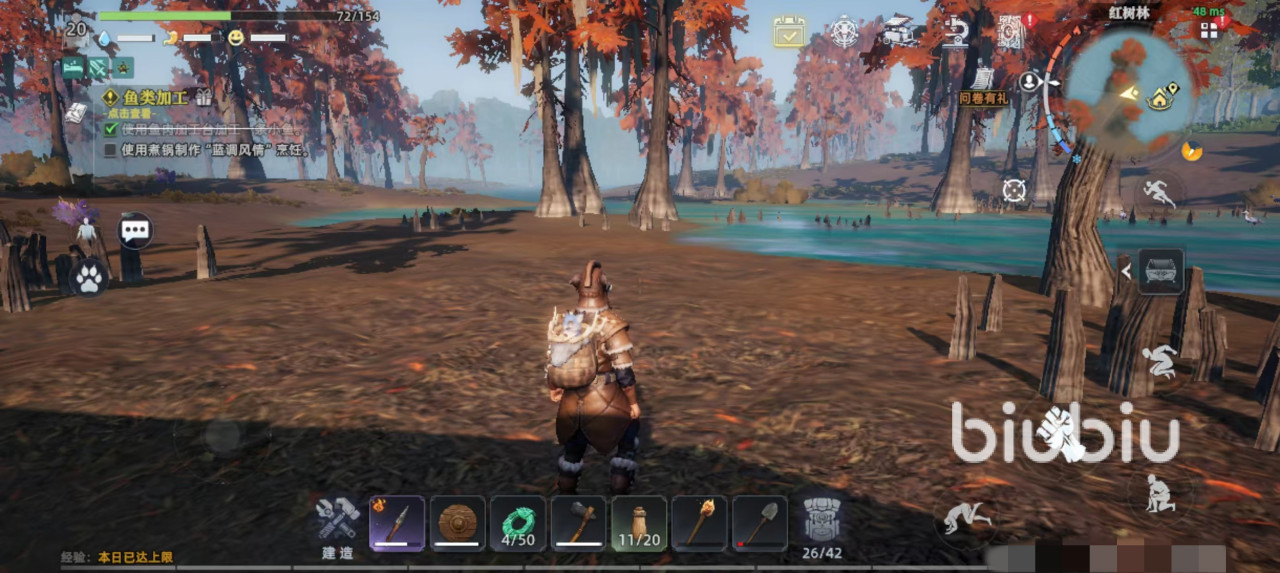Equip the torch from the hotbar
Image resolution: width=1280 pixels, height=573 pixels.
[x=700, y=523]
